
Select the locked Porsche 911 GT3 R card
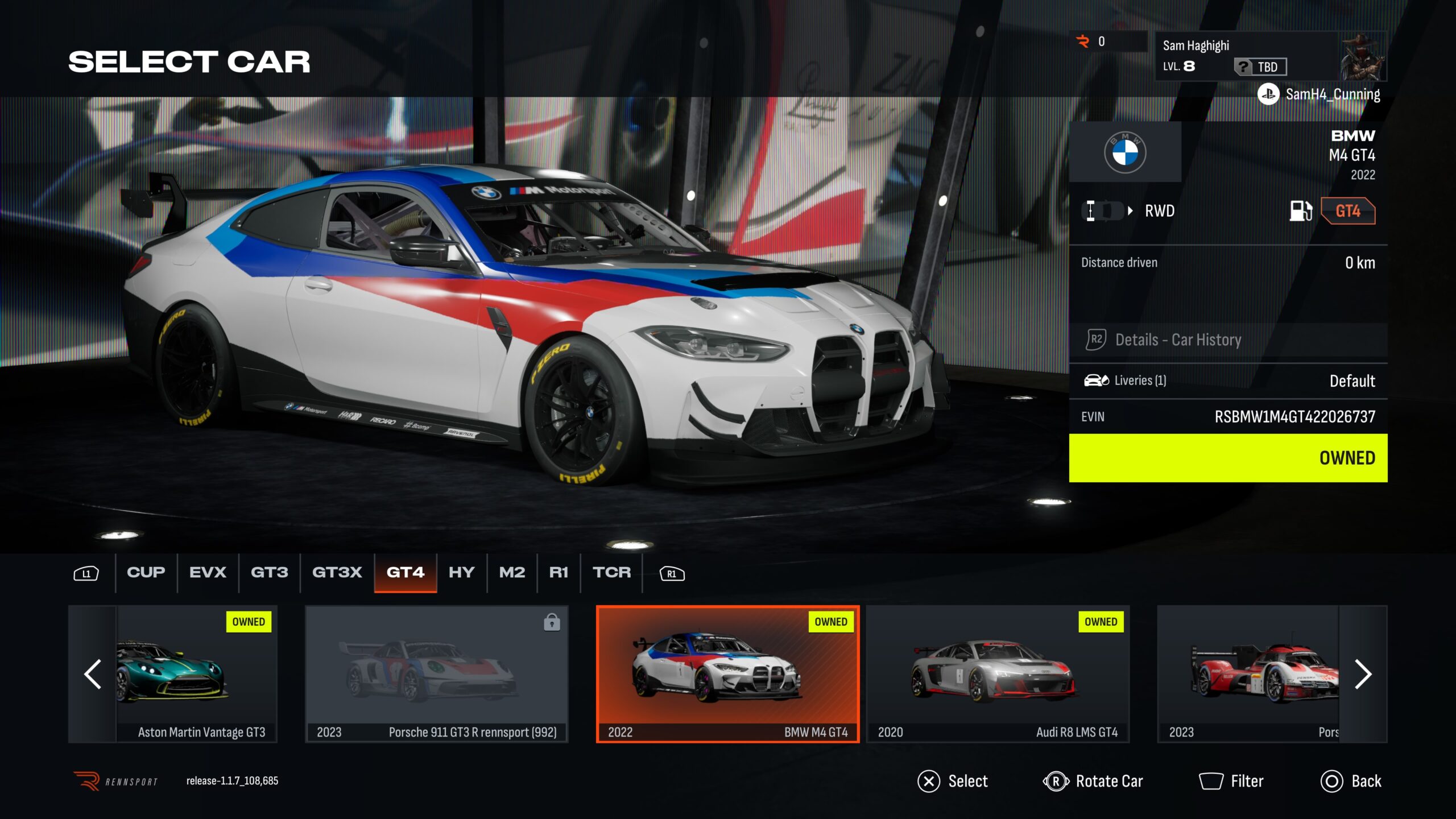436,674
